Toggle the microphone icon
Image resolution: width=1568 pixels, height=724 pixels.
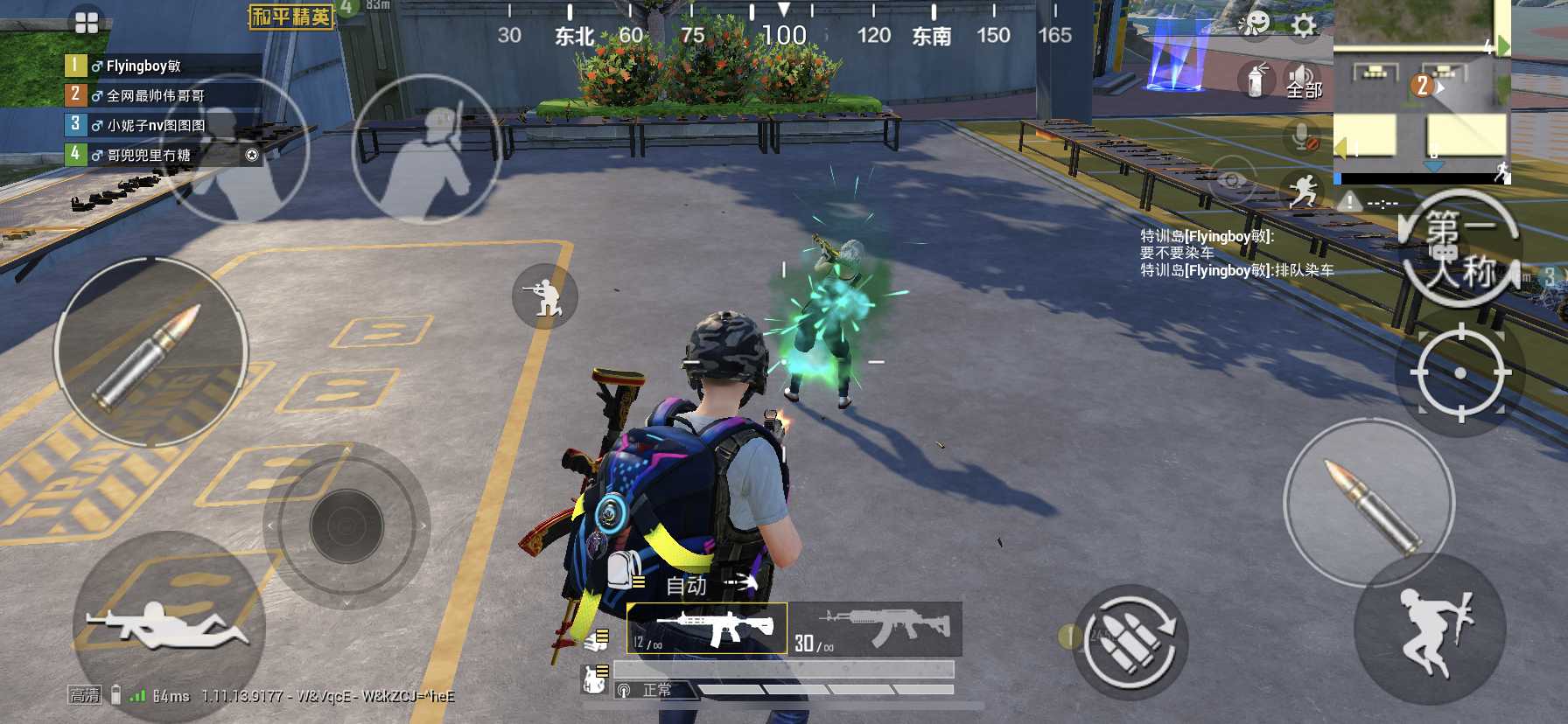pyautogui.click(x=1304, y=137)
